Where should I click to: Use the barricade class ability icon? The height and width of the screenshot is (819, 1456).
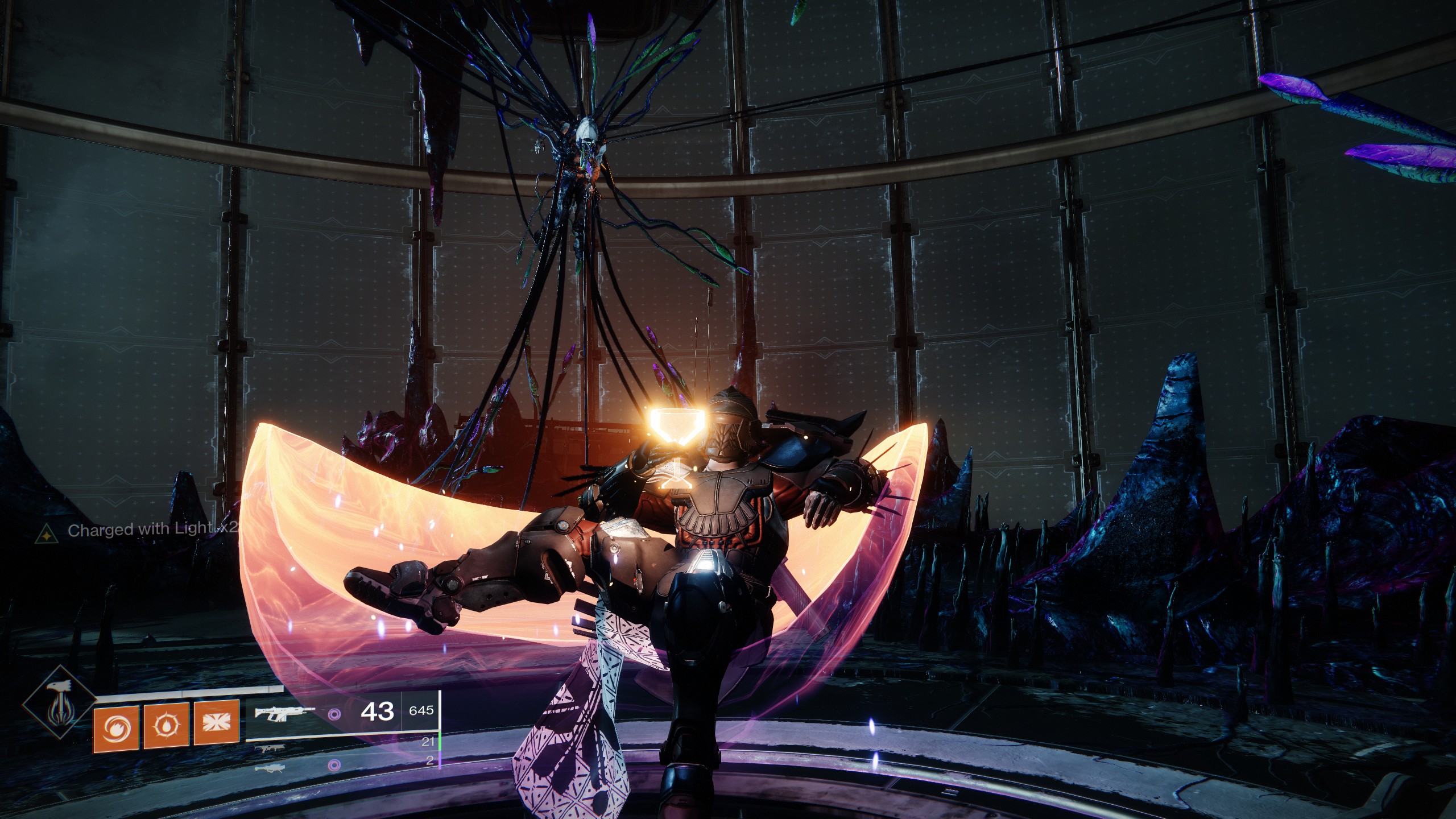coord(216,723)
